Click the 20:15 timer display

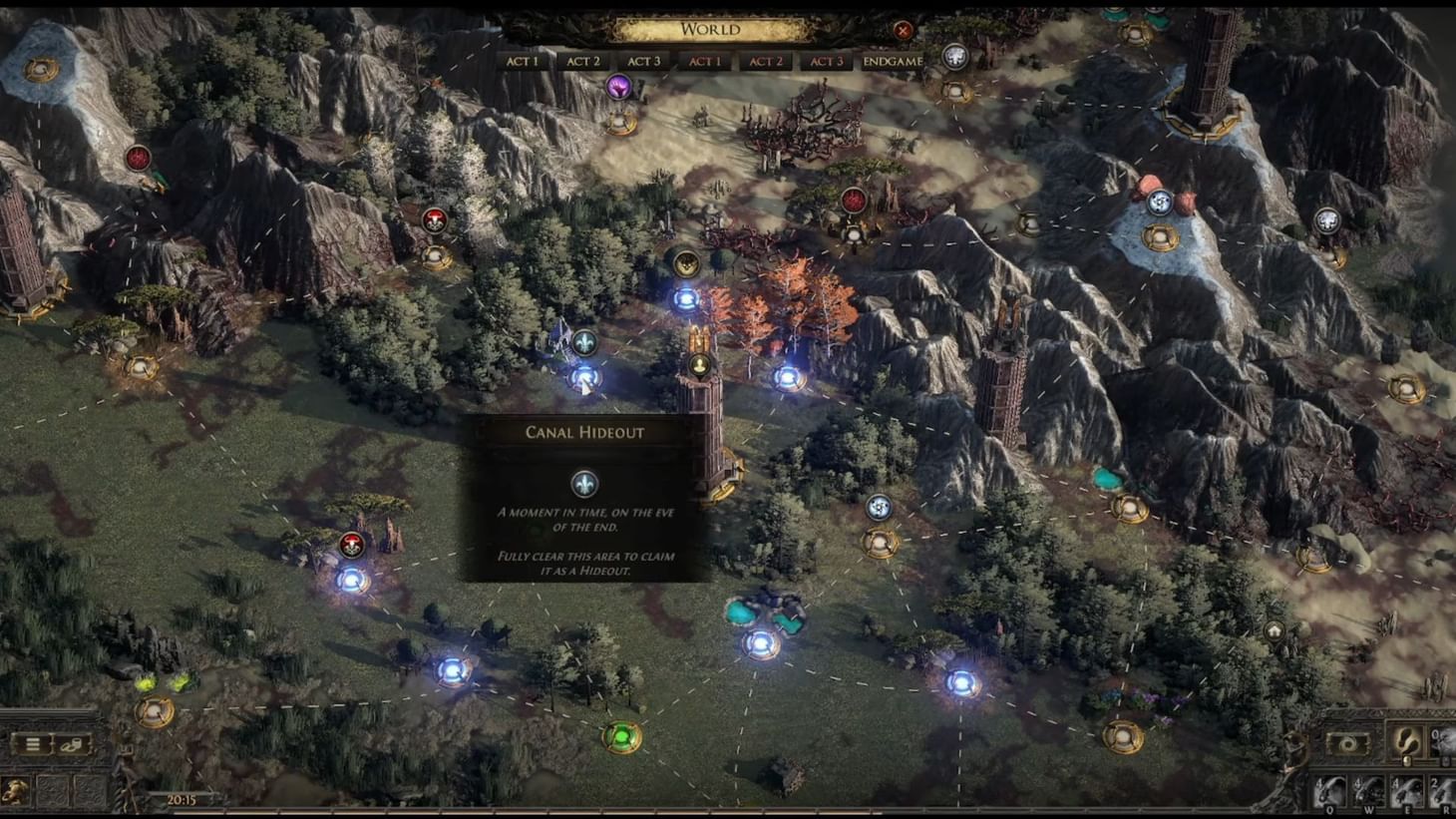tap(182, 798)
